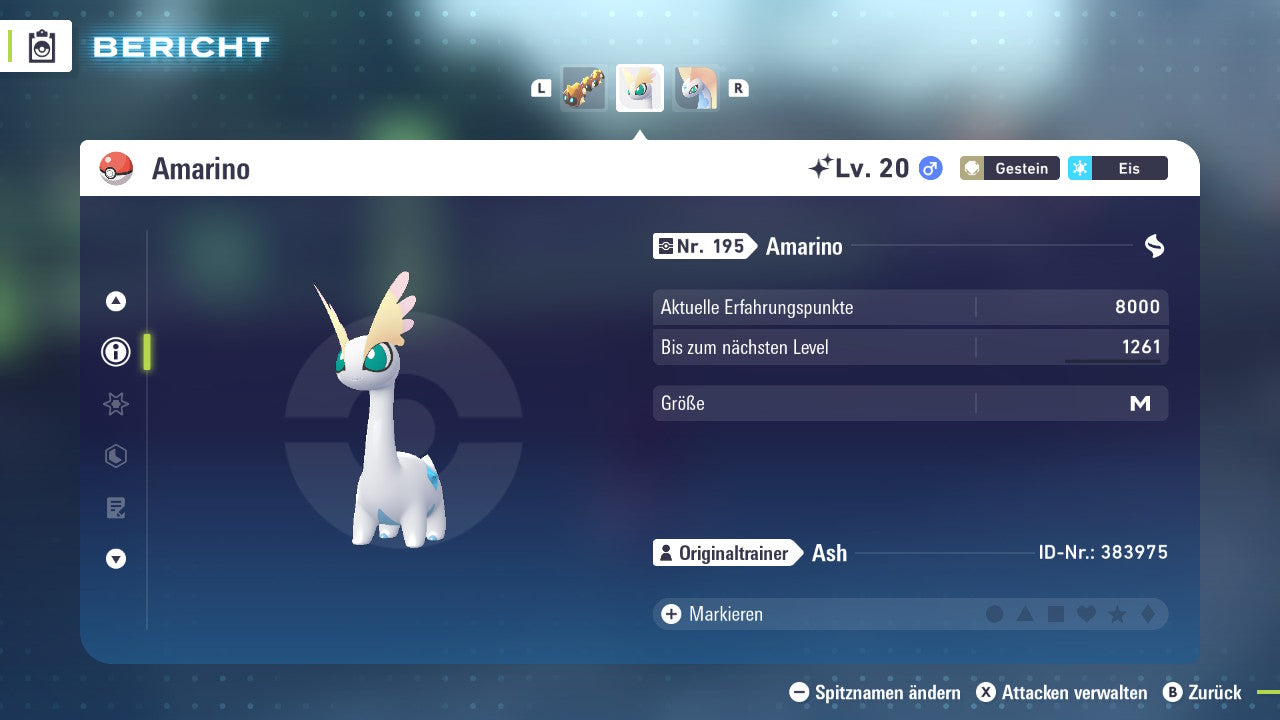Expand the previous entry with the up arrow
Viewport: 1280px width, 720px height.
pyautogui.click(x=115, y=301)
